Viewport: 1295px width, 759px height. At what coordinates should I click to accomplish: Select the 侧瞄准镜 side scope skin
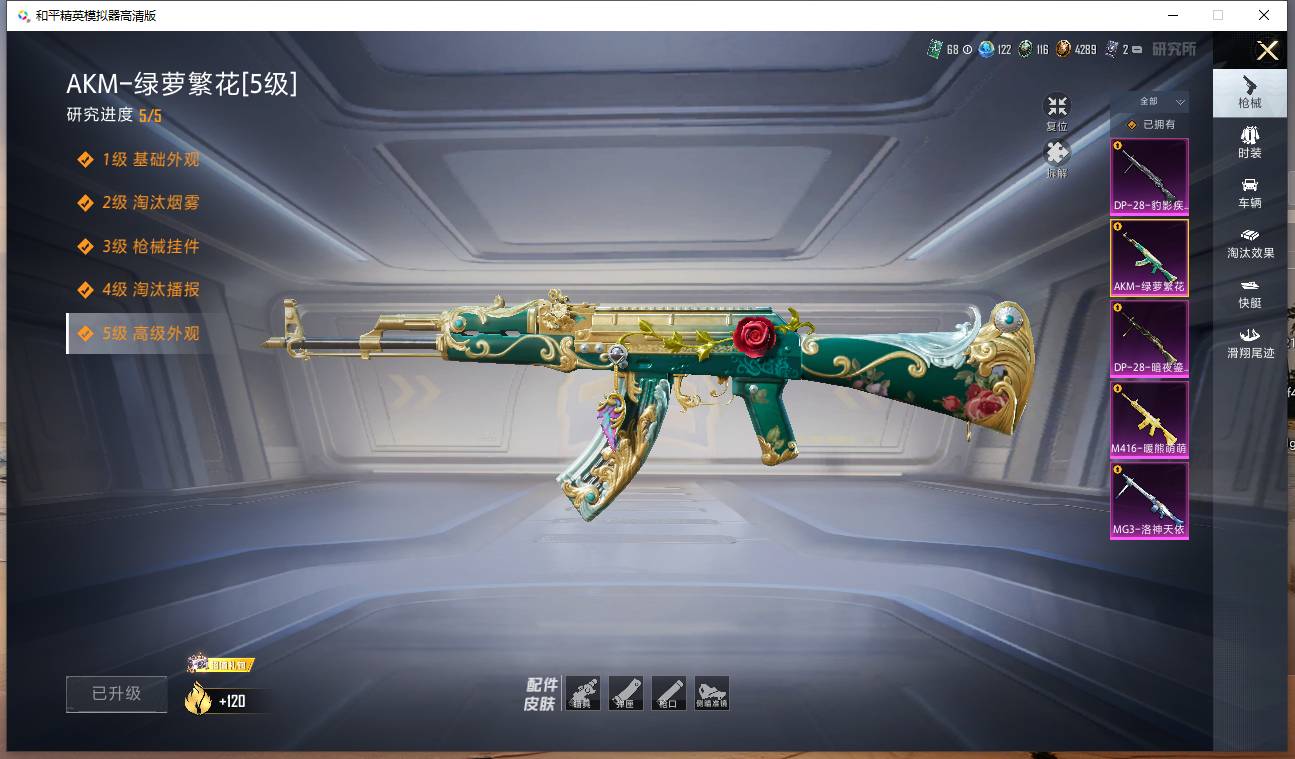tap(712, 693)
